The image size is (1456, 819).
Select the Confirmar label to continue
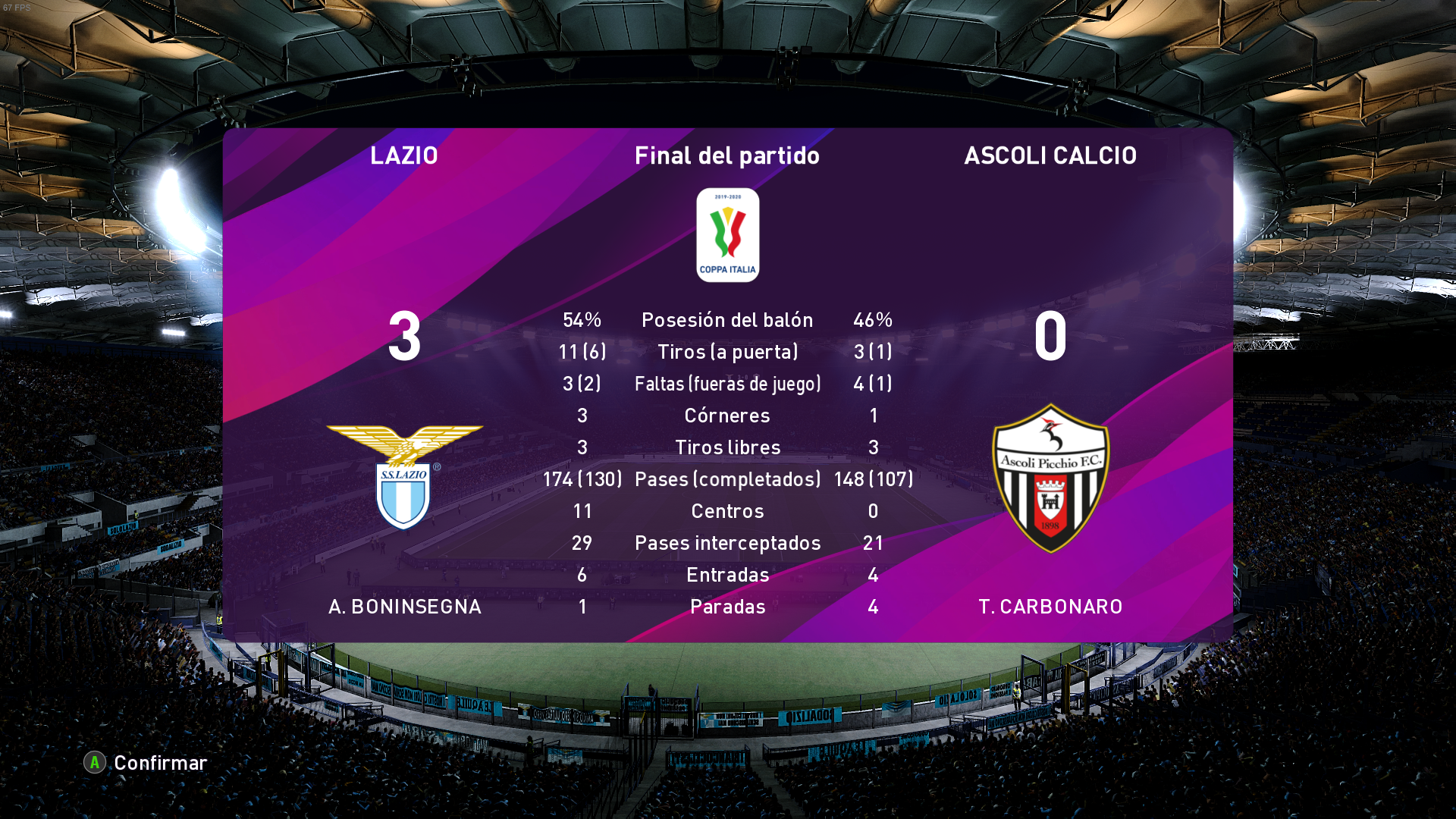160,763
